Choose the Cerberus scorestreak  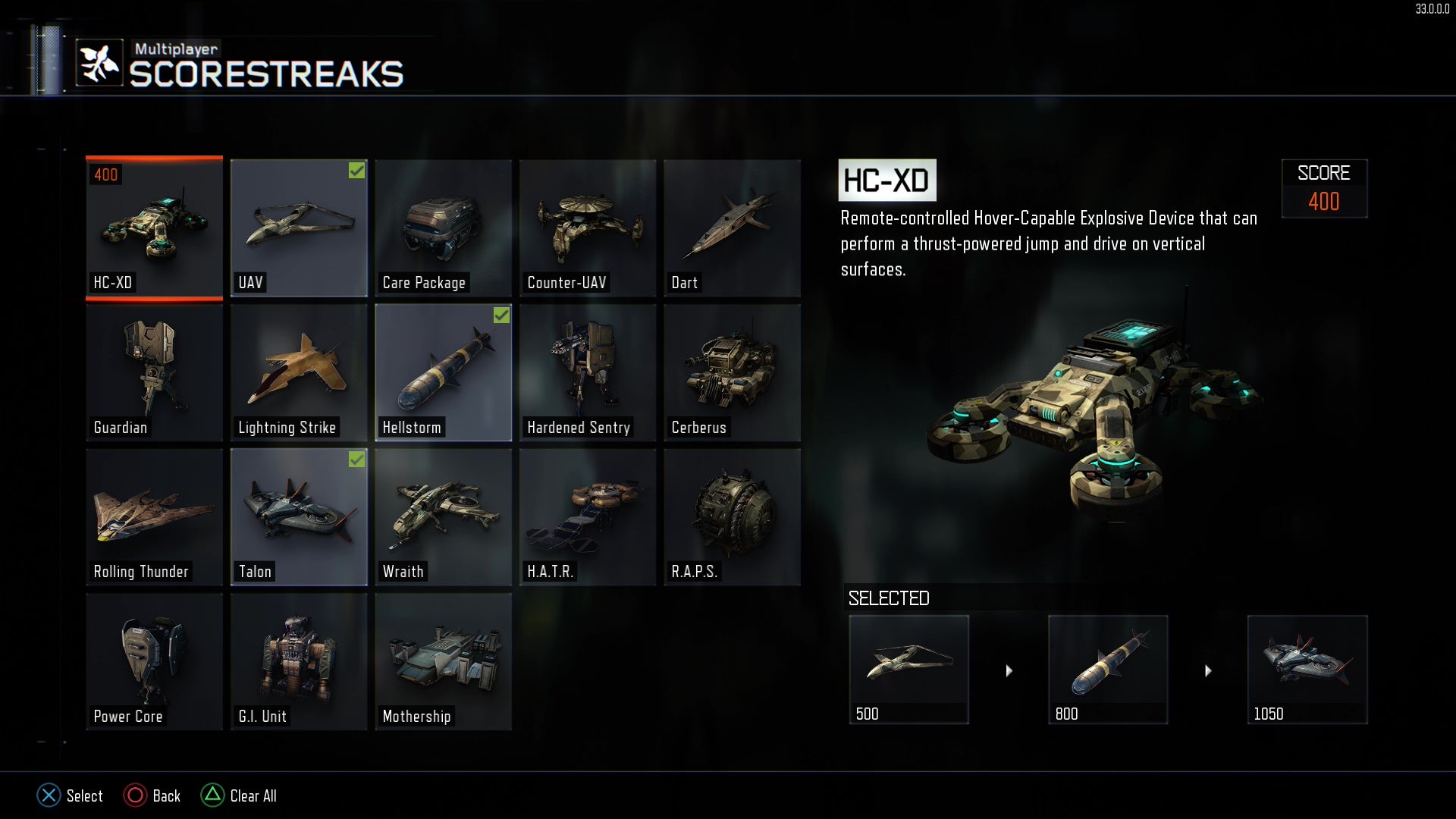[732, 372]
